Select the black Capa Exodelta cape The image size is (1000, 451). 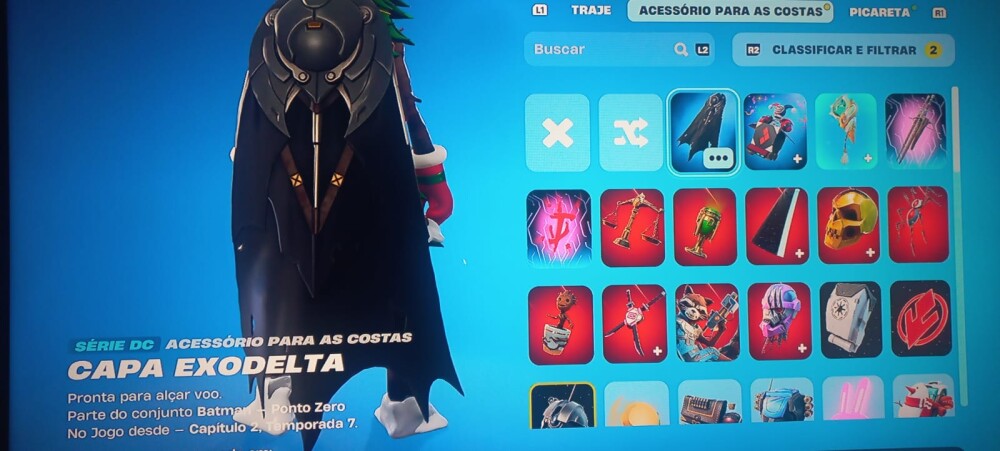(701, 128)
